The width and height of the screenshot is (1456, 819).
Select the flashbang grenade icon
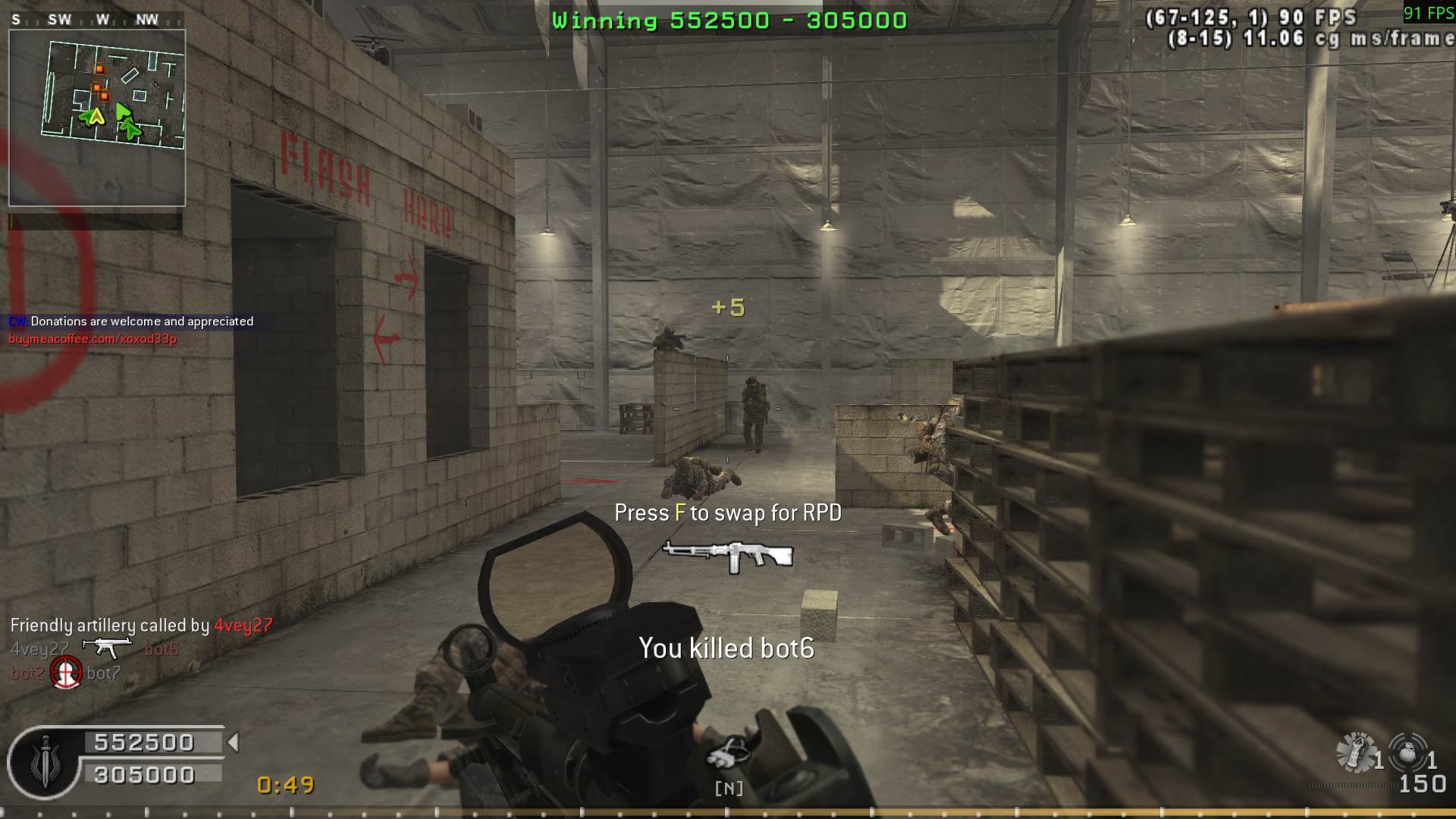pyautogui.click(x=1356, y=752)
